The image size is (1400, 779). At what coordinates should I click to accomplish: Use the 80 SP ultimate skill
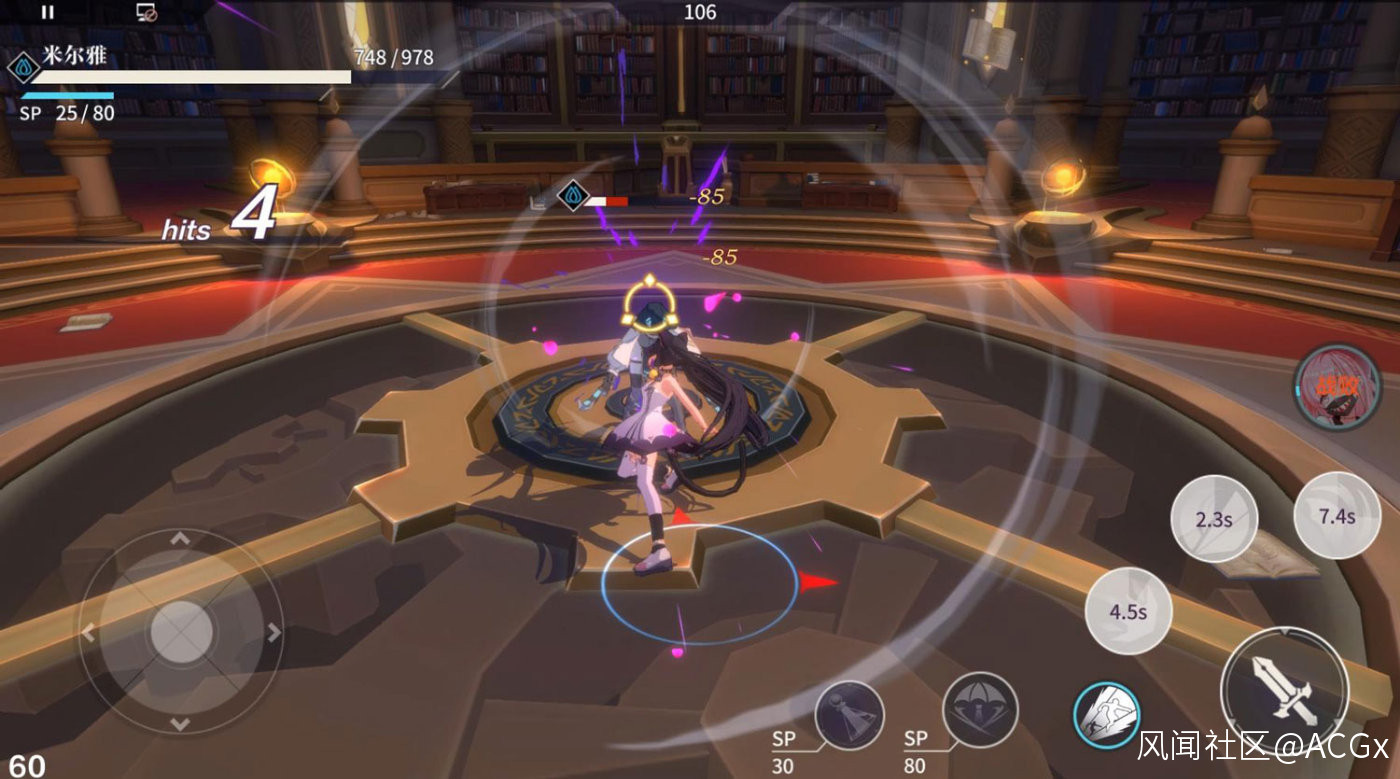[x=980, y=710]
